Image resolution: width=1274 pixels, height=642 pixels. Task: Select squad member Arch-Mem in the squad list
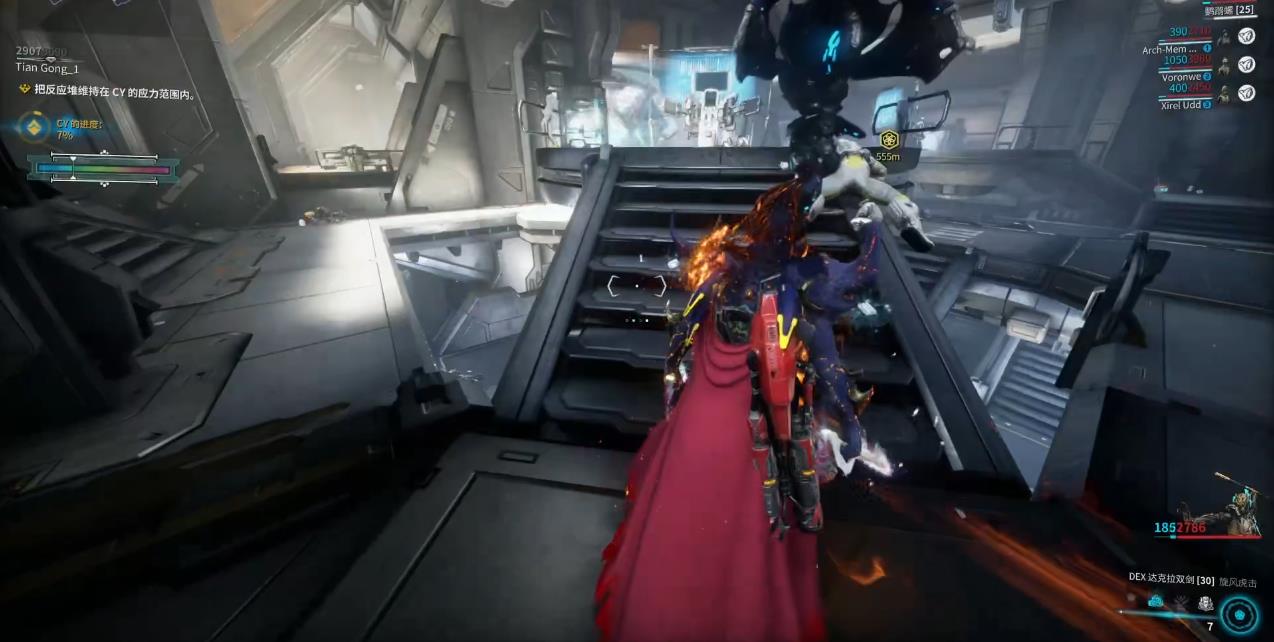(1169, 49)
